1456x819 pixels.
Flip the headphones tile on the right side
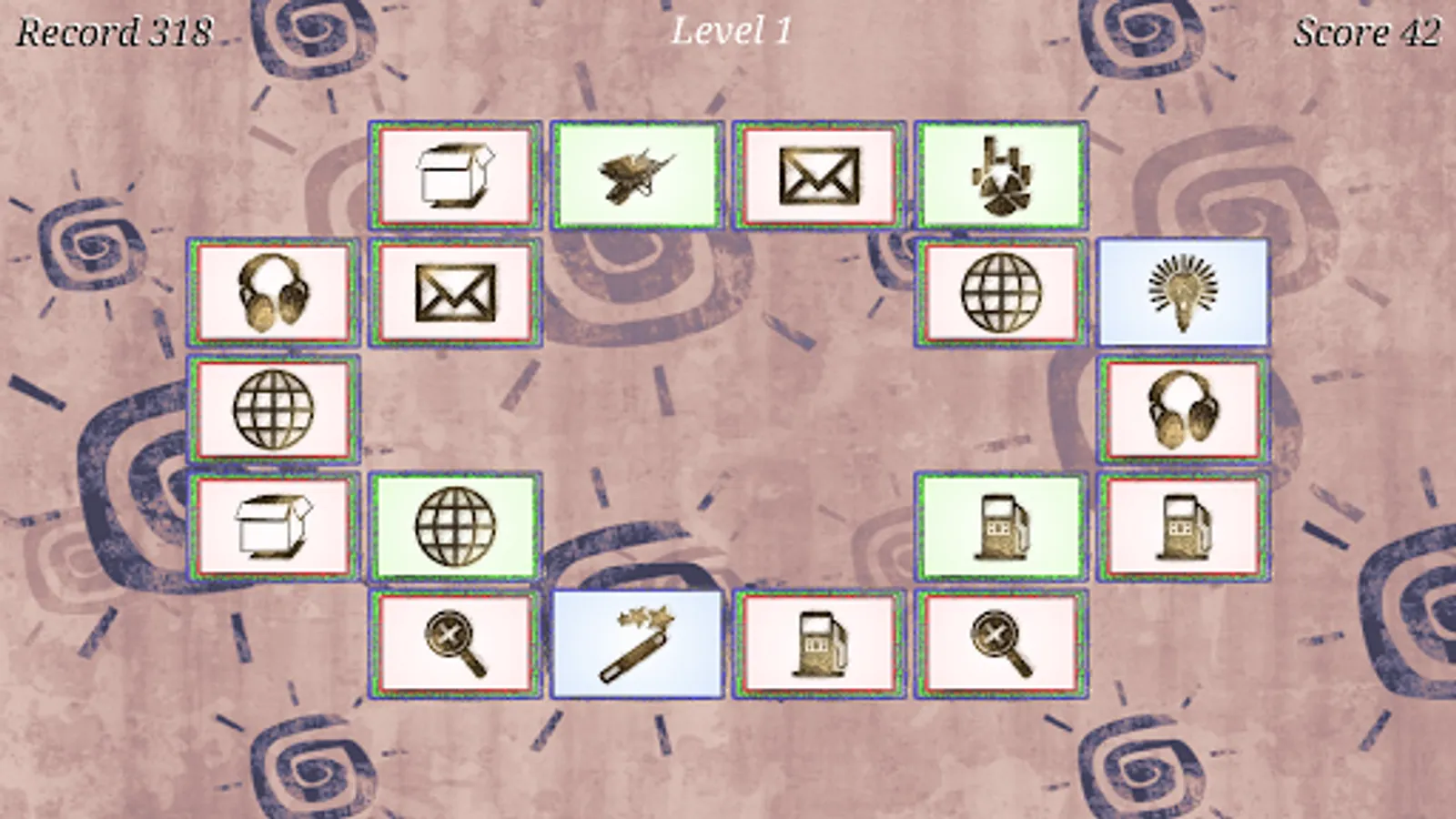1182,410
